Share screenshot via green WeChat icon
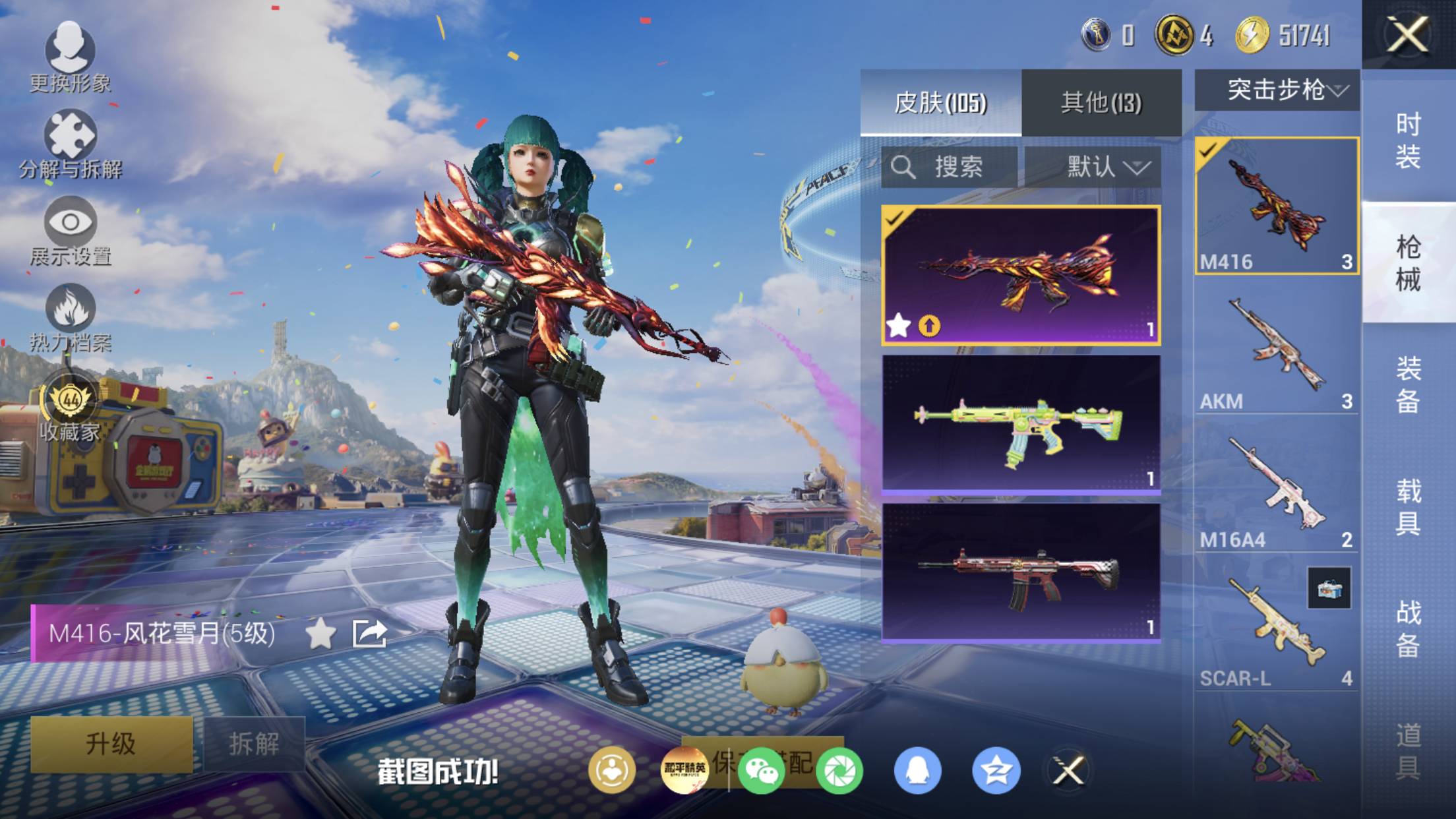The width and height of the screenshot is (1456, 819). point(761,770)
